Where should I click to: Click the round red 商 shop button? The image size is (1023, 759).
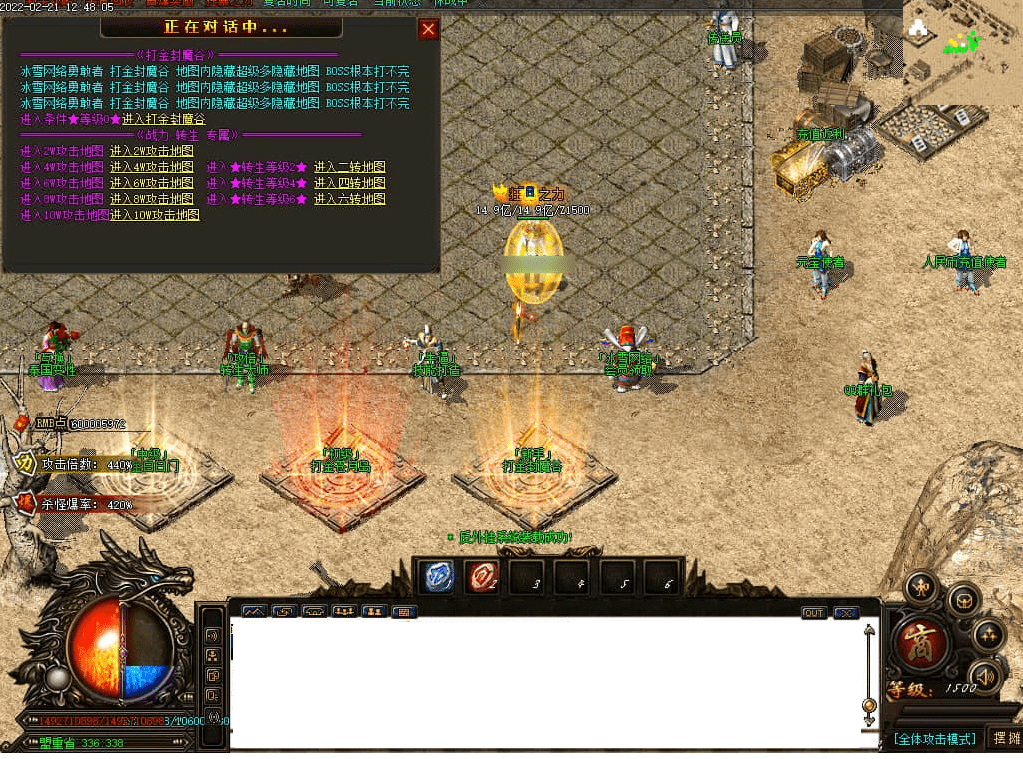[916, 642]
